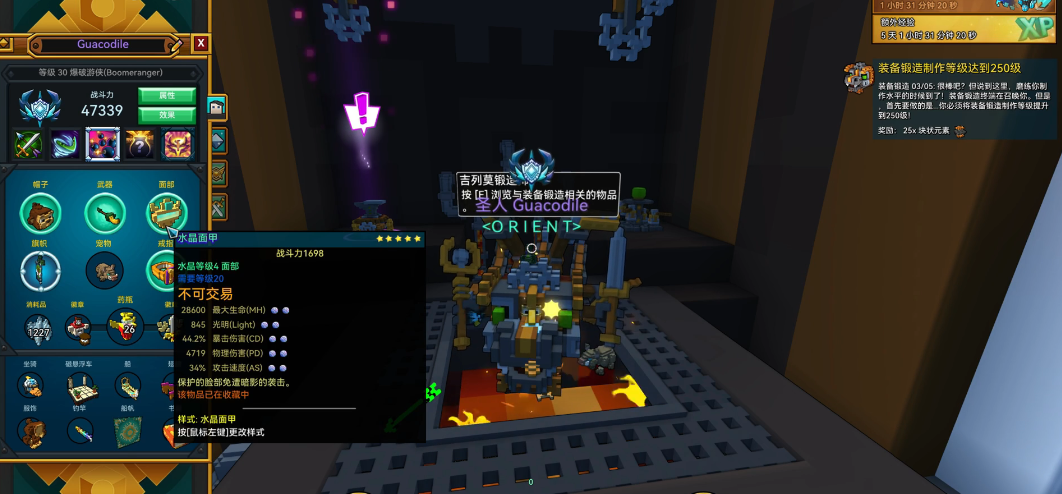Image resolution: width=1062 pixels, height=494 pixels.
Task: Open the 属性 attributes button
Action: click(167, 96)
